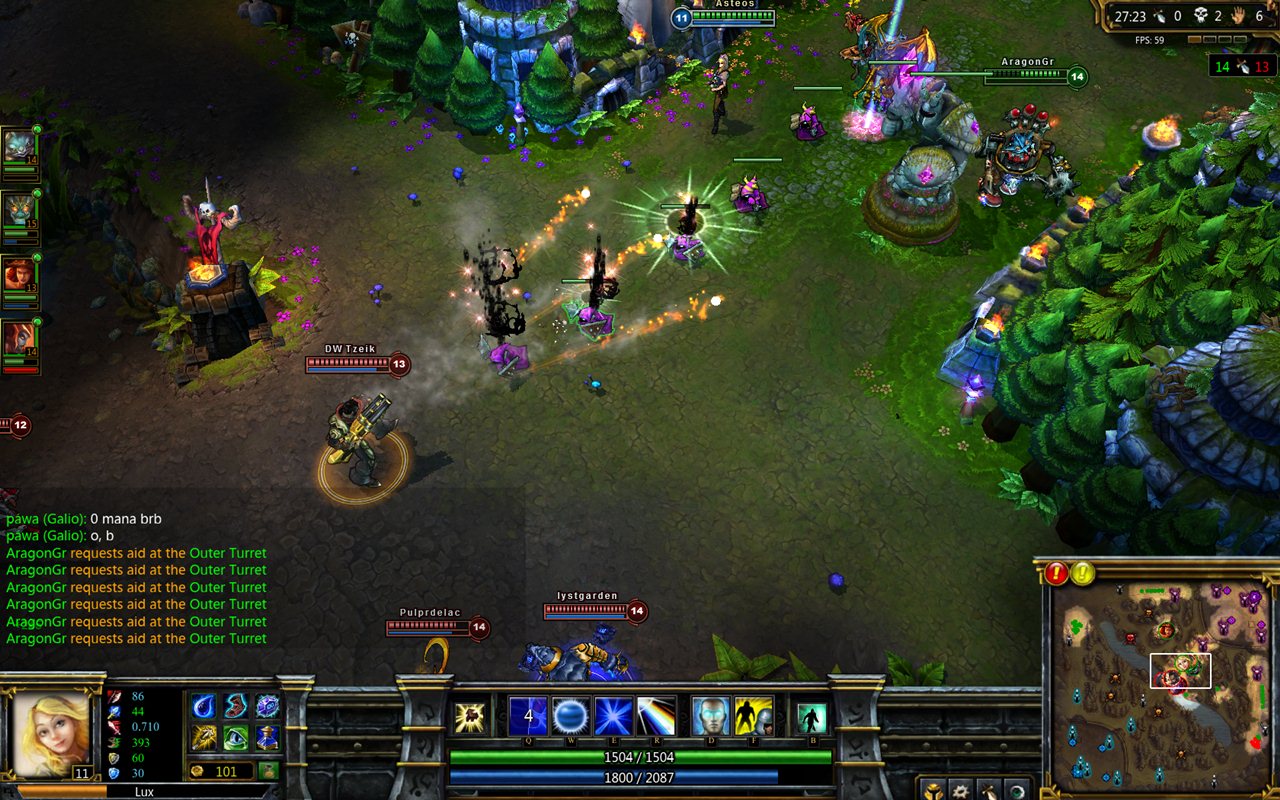Activate the red exclamation ping button
The width and height of the screenshot is (1280, 800).
pyautogui.click(x=1057, y=573)
